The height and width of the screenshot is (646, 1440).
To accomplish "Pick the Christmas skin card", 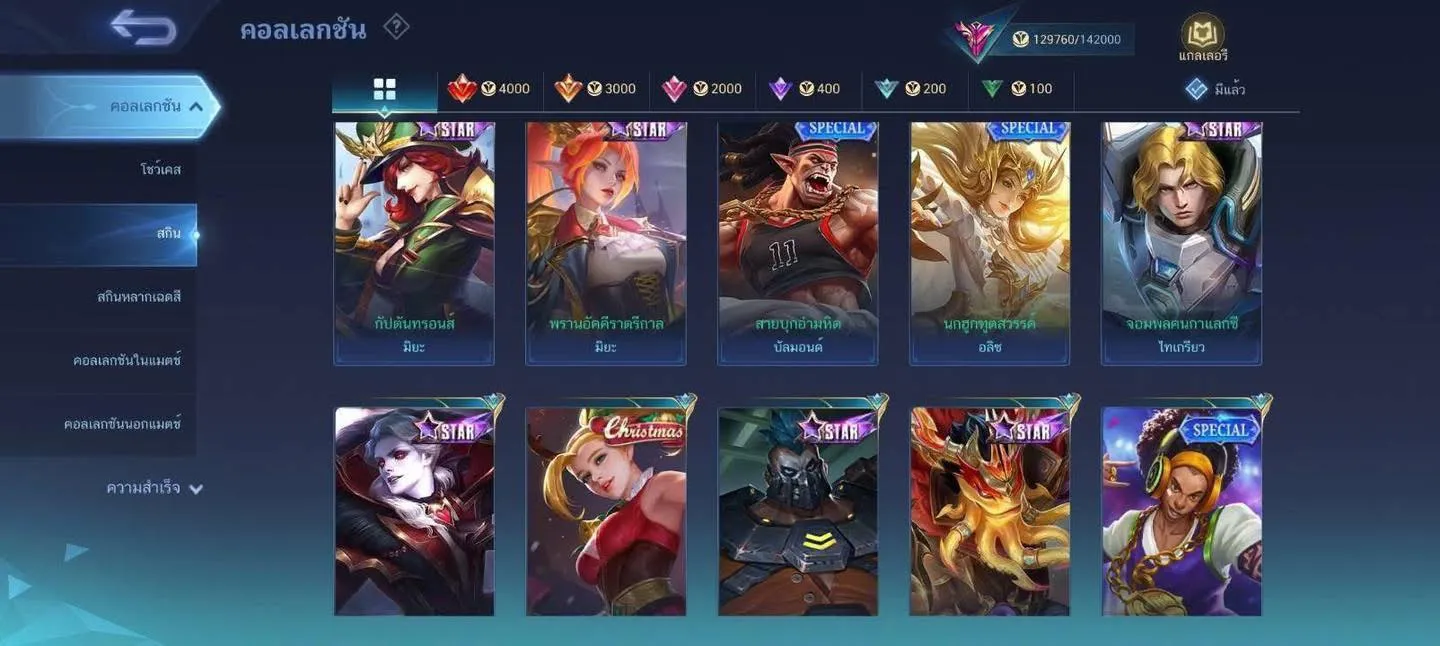I will tap(605, 510).
